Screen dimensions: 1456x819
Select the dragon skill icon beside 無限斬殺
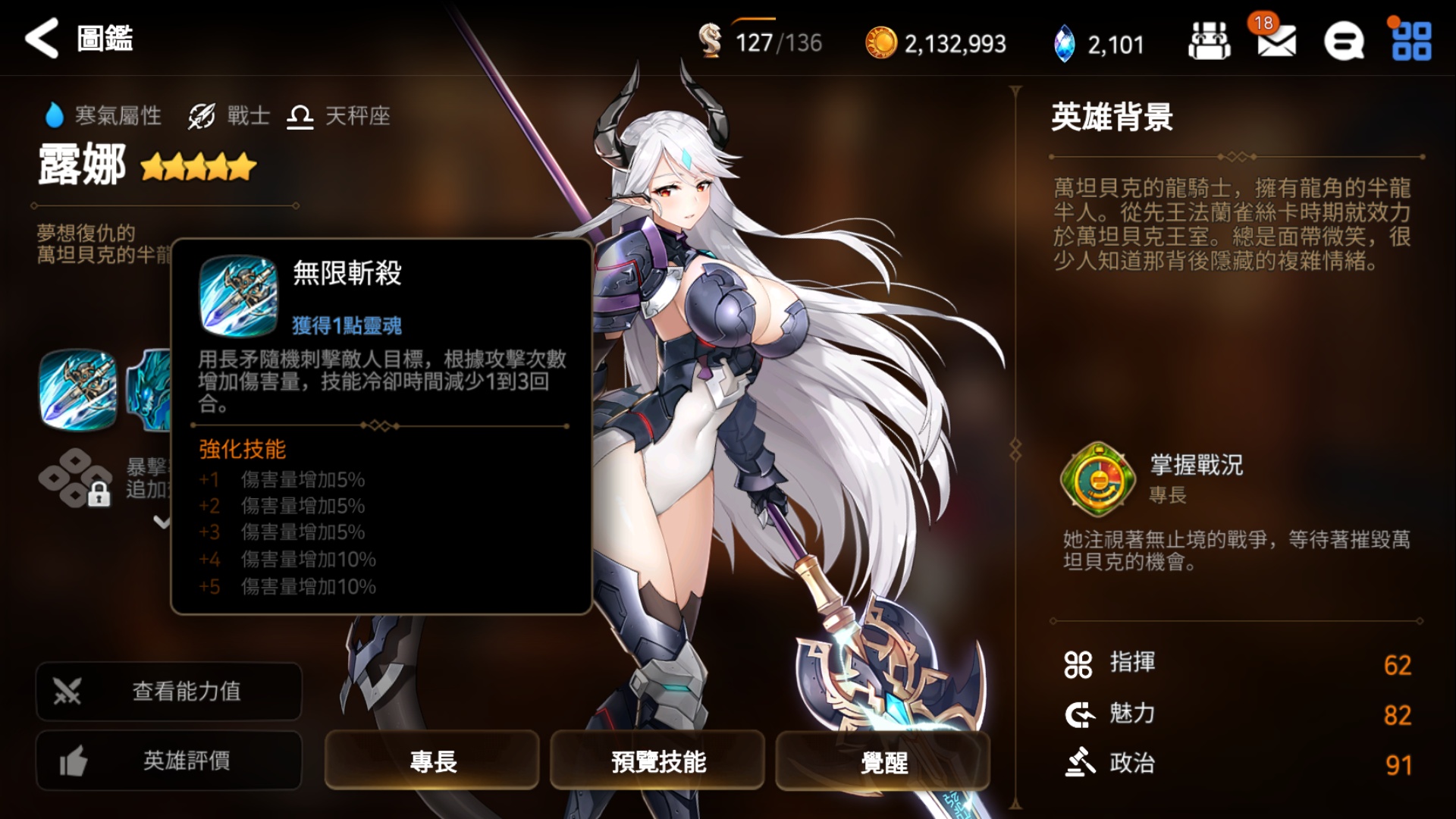point(152,388)
